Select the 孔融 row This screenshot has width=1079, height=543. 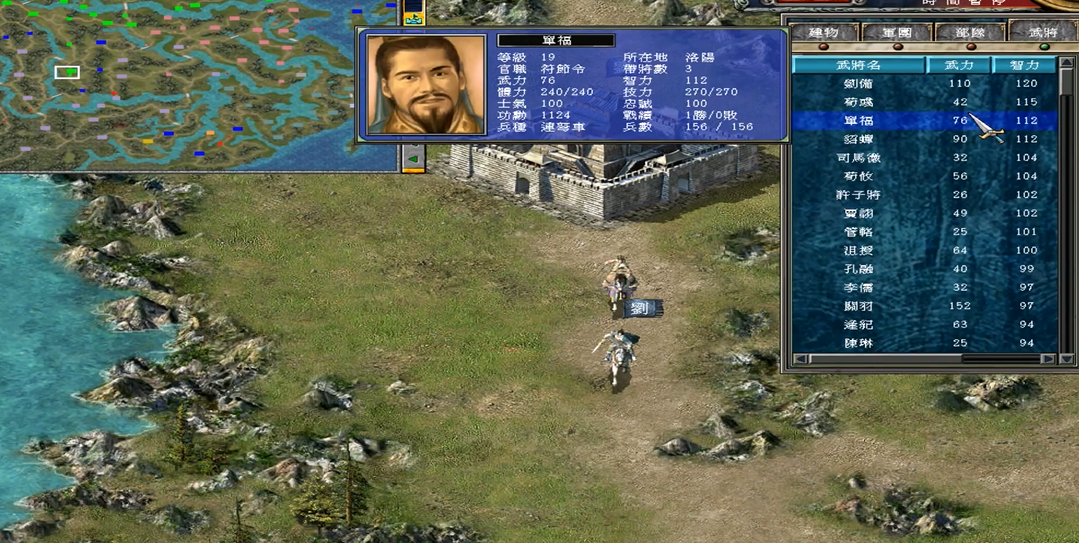(859, 269)
